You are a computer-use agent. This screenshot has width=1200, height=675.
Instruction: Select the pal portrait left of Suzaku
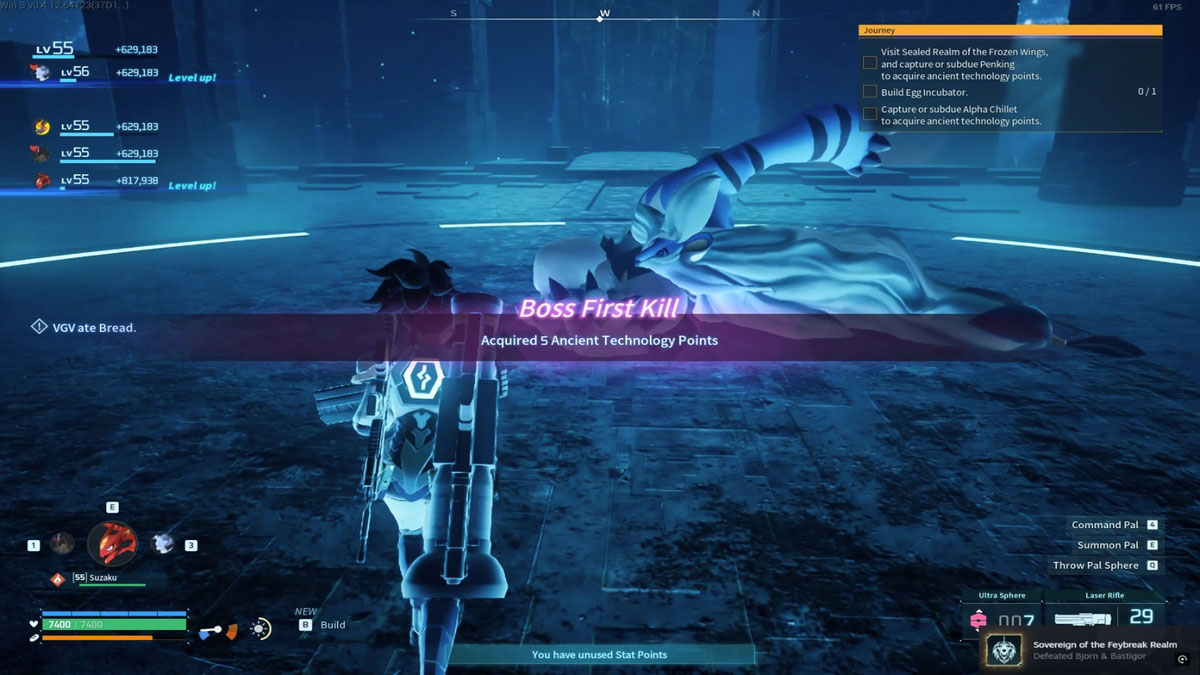tap(63, 543)
